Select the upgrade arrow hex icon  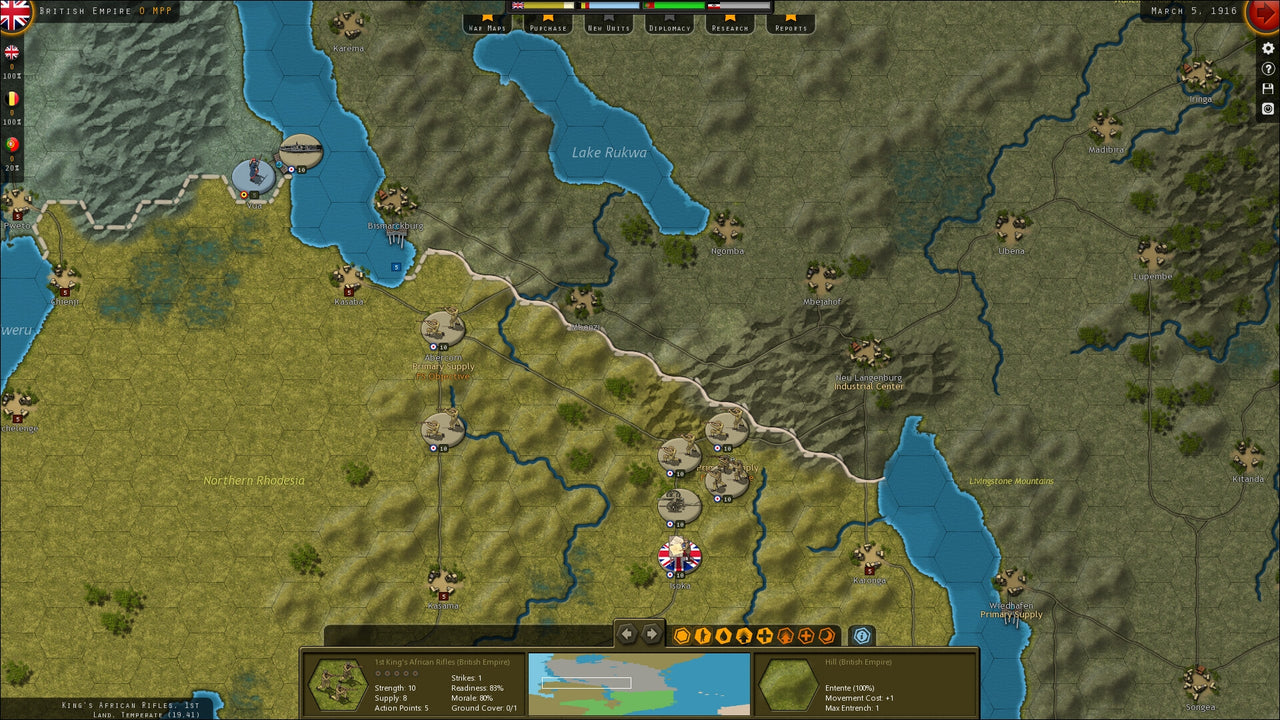(x=745, y=634)
